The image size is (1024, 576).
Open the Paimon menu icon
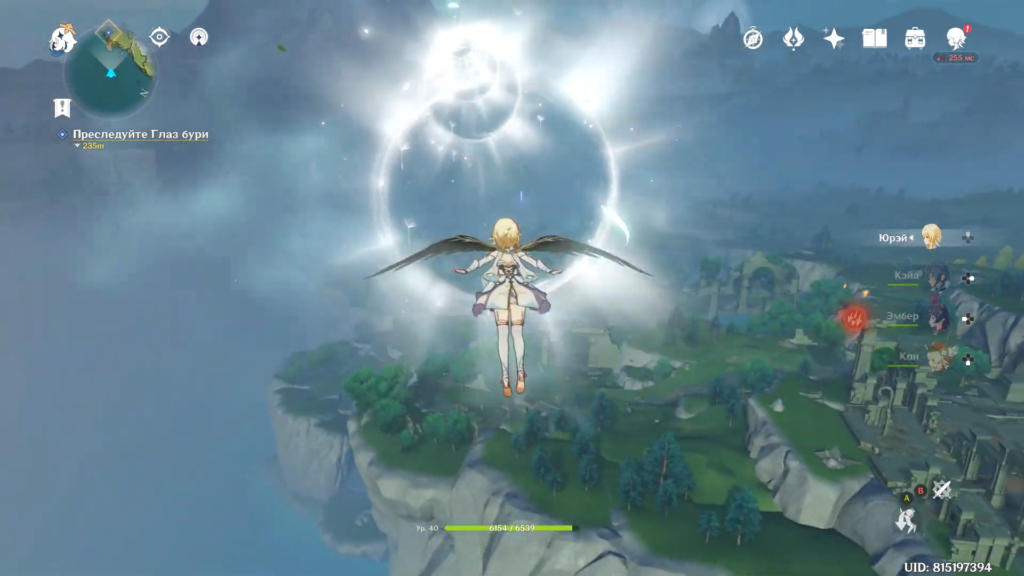pyautogui.click(x=64, y=39)
